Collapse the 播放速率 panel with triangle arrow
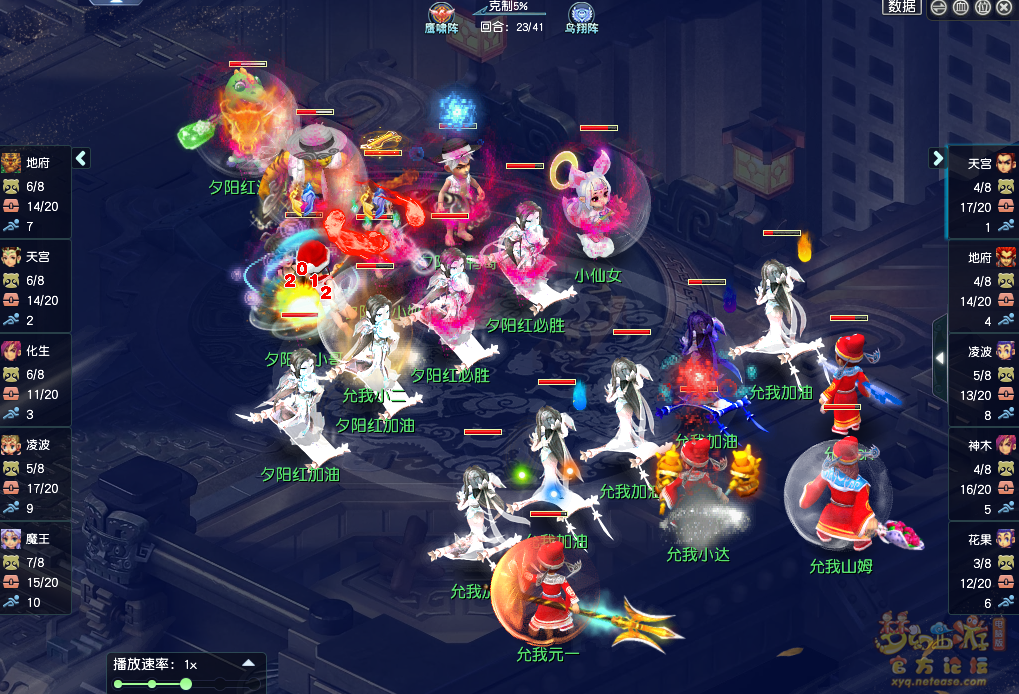 click(248, 663)
